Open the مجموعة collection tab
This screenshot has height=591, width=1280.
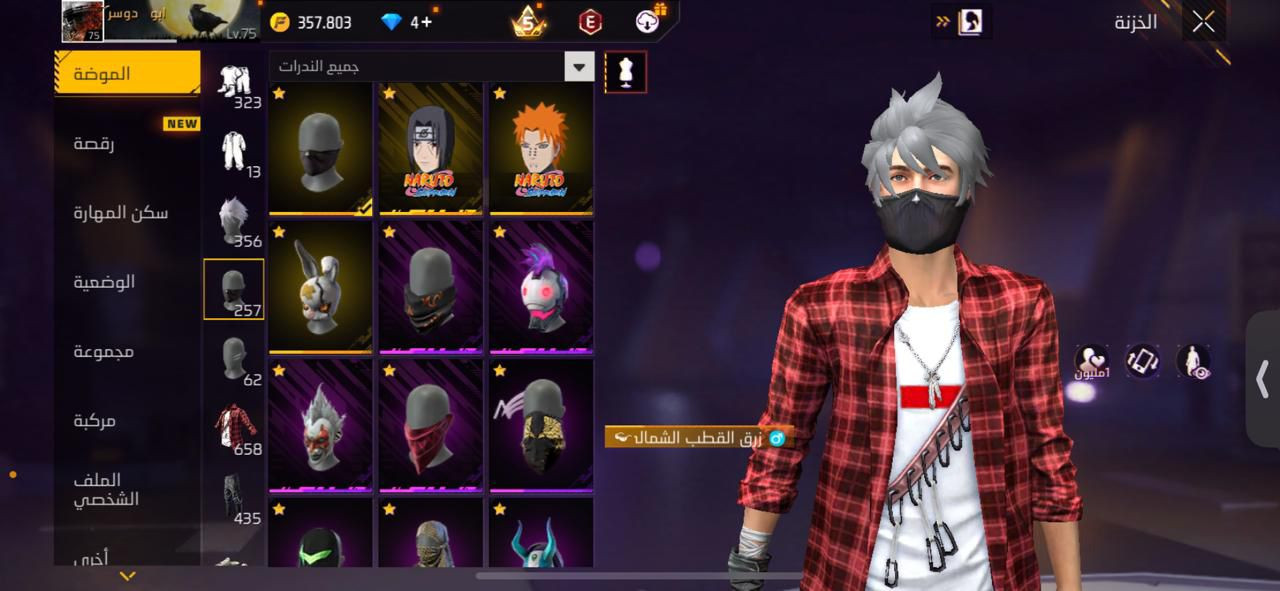[103, 351]
